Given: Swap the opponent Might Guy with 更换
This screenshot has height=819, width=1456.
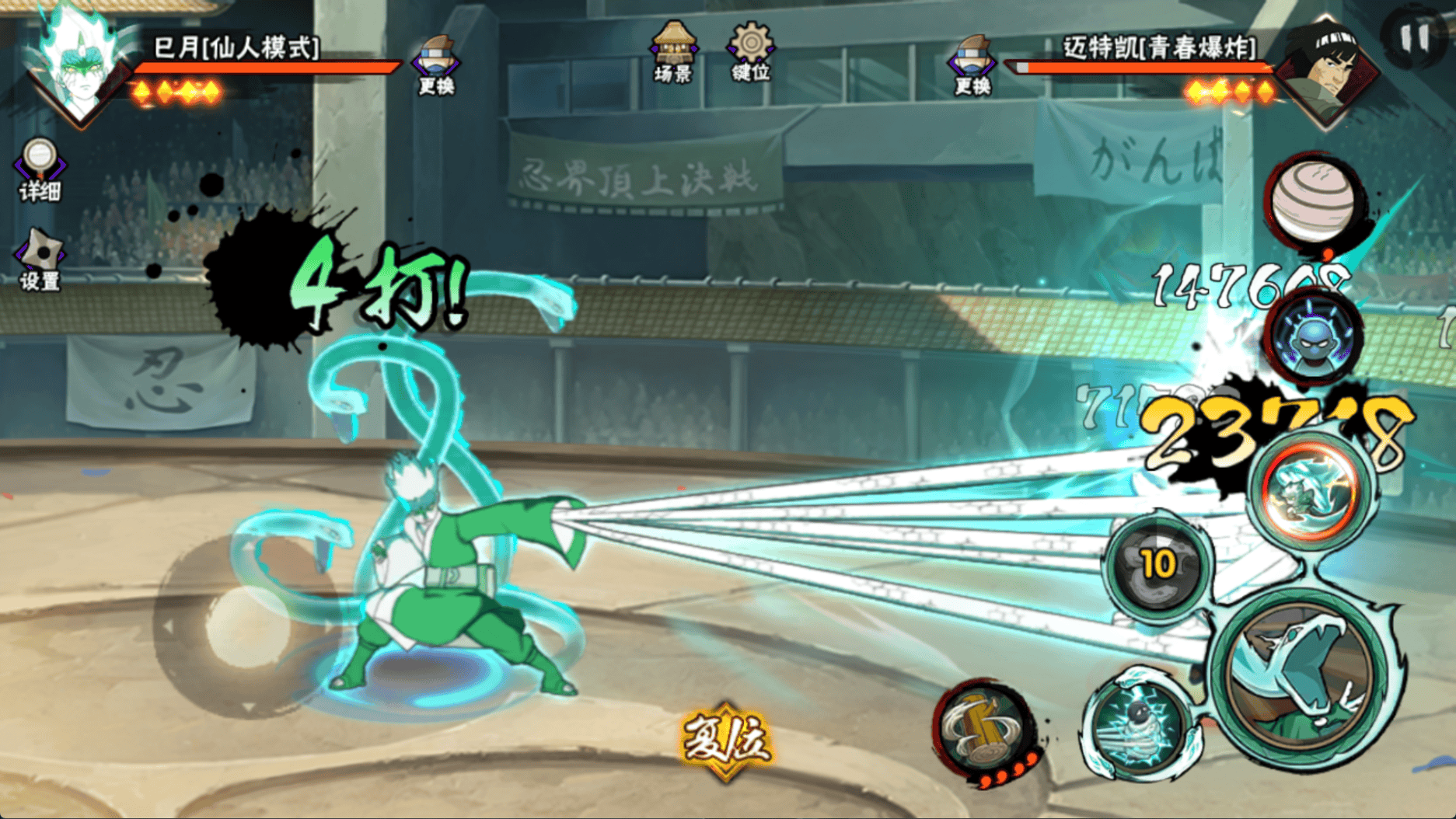Looking at the screenshot, I should 972,64.
